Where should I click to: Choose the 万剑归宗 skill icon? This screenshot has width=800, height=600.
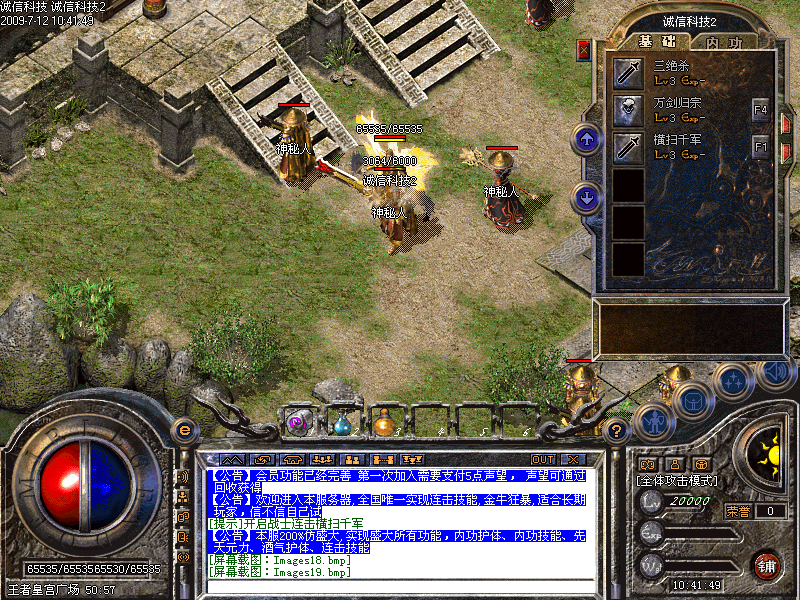click(628, 109)
